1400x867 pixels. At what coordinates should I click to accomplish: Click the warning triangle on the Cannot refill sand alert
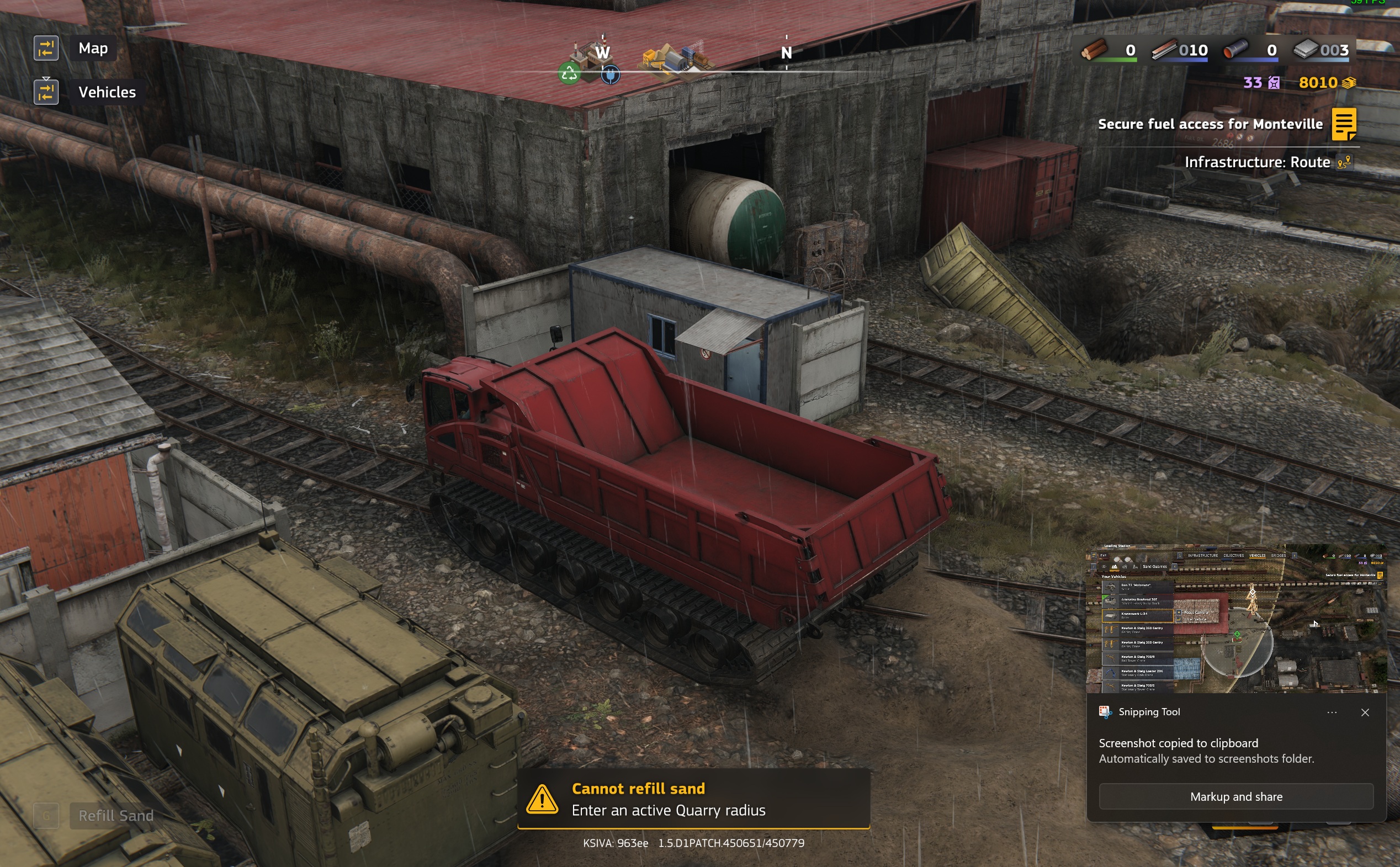543,799
